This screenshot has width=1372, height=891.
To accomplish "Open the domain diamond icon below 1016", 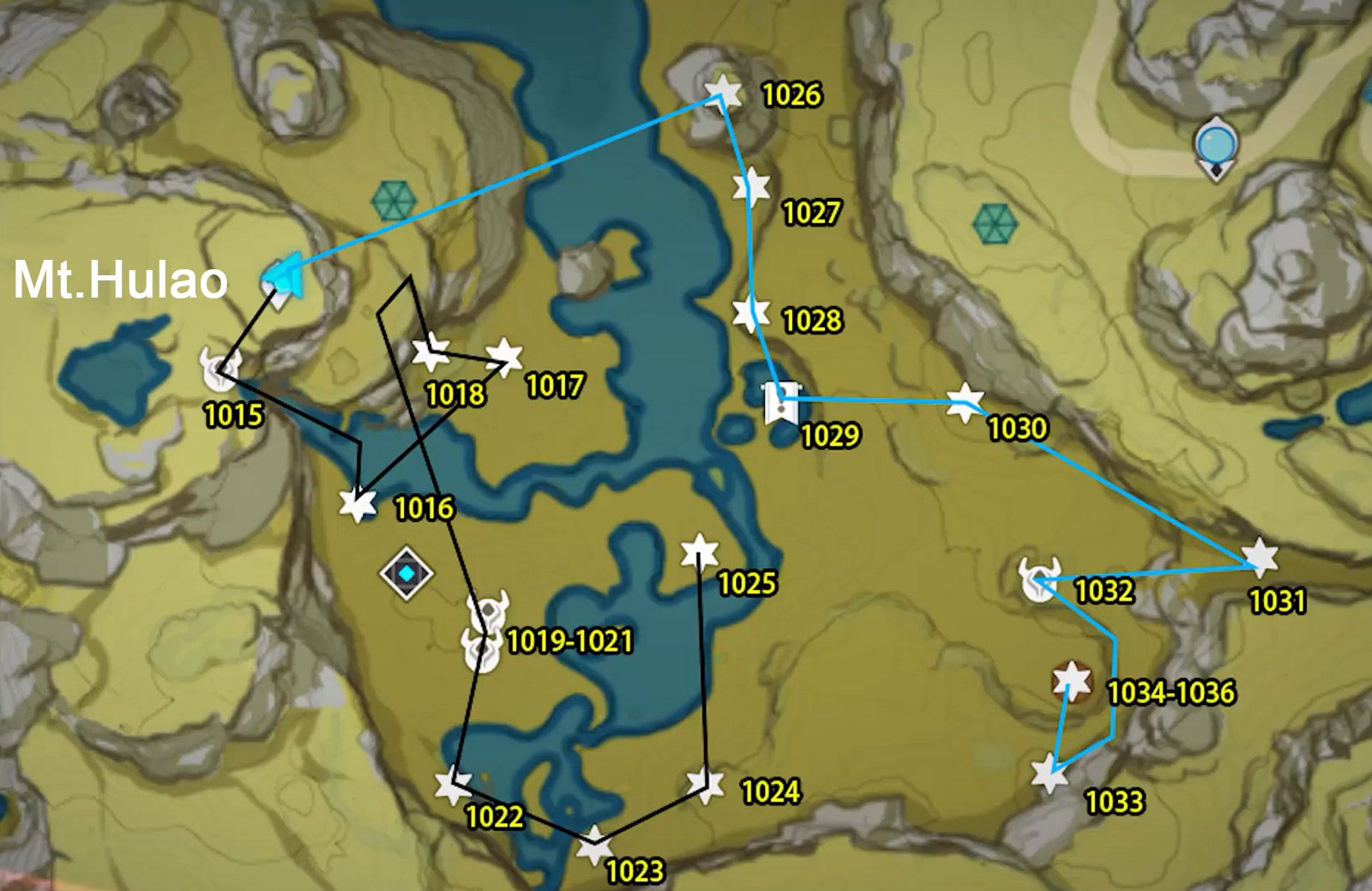I will click(408, 571).
